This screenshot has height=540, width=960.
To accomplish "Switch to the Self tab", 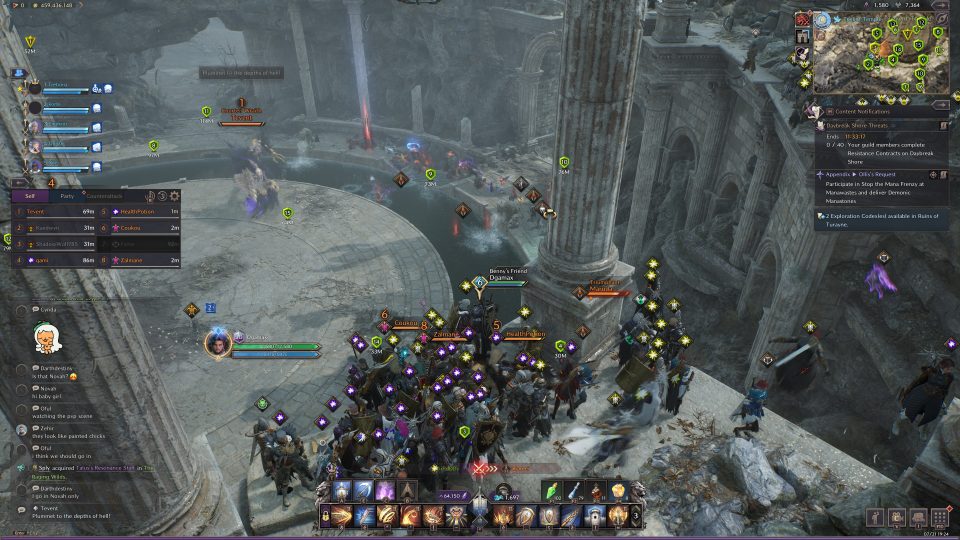I will click(30, 196).
